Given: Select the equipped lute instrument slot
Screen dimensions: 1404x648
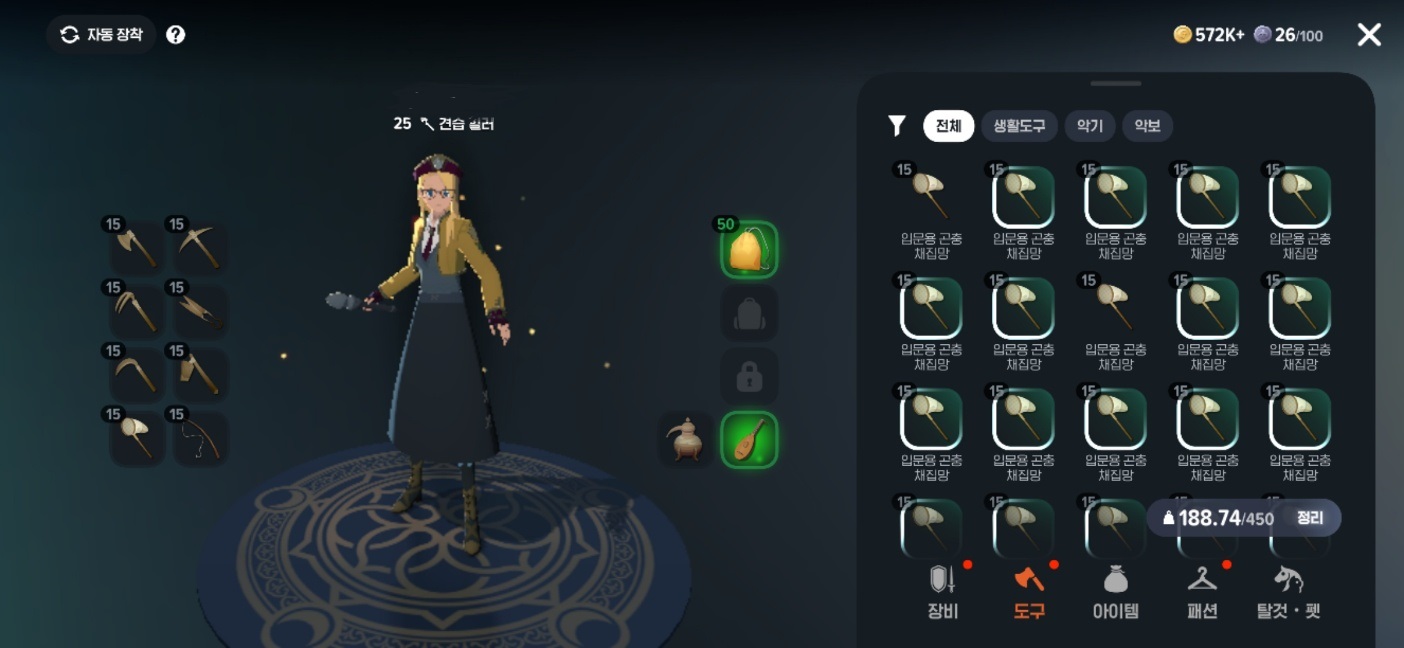Looking at the screenshot, I should click(749, 440).
